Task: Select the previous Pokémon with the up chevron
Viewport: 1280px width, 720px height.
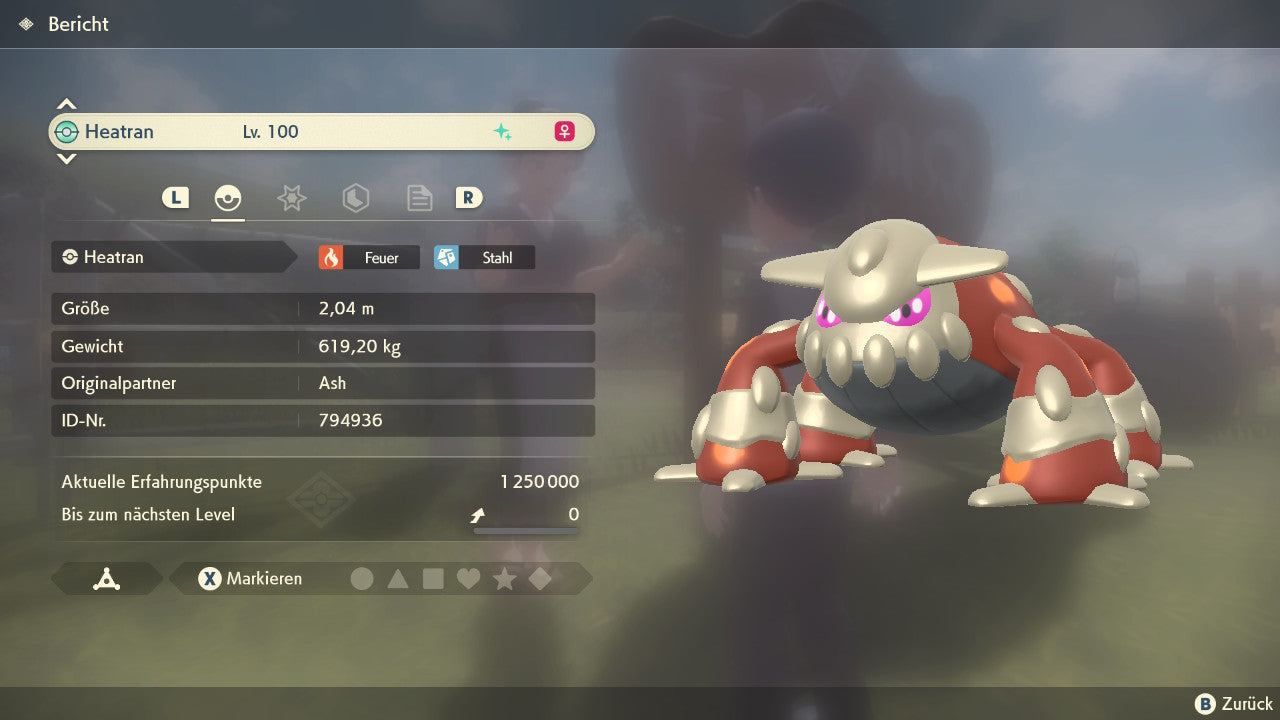Action: (x=66, y=104)
